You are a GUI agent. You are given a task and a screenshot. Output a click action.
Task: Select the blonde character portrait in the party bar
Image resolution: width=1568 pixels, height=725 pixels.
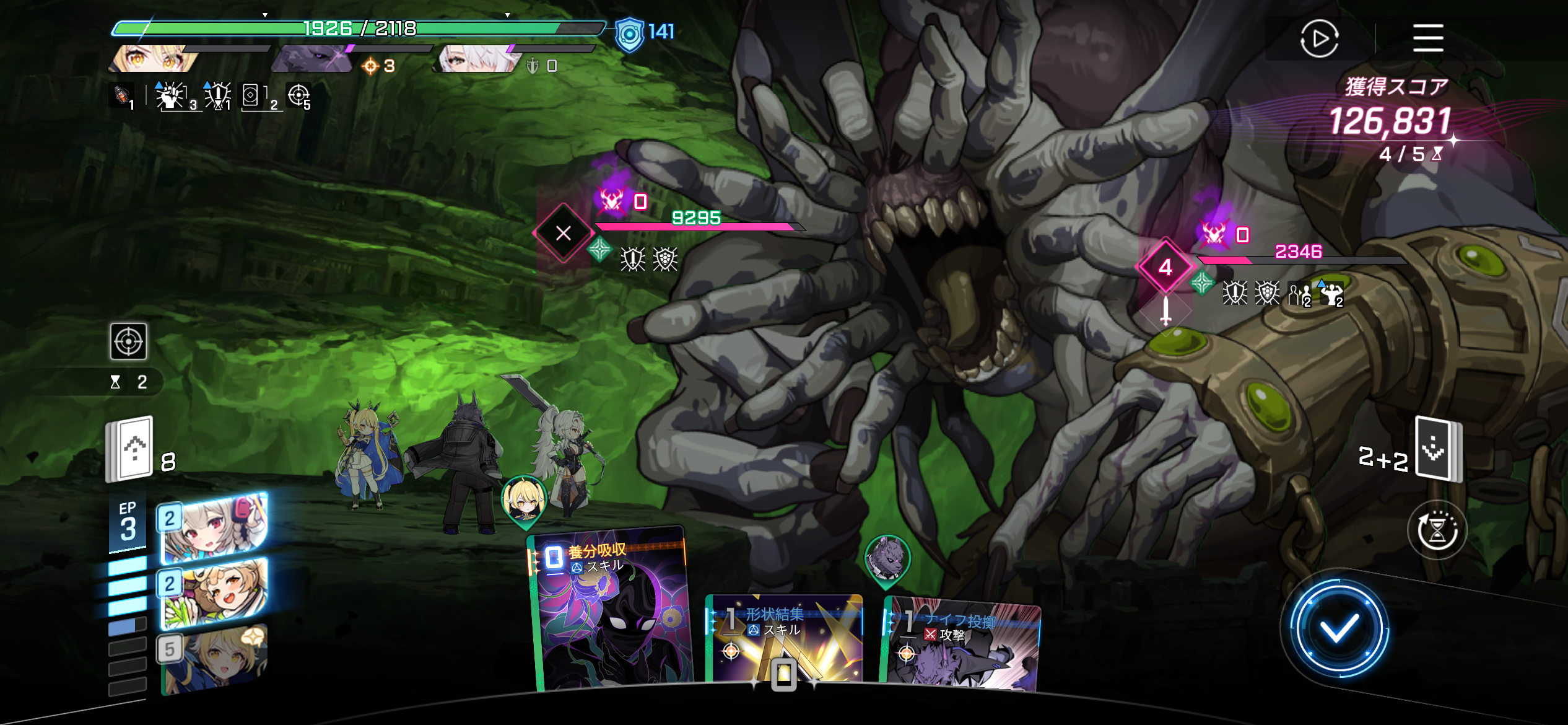156,59
